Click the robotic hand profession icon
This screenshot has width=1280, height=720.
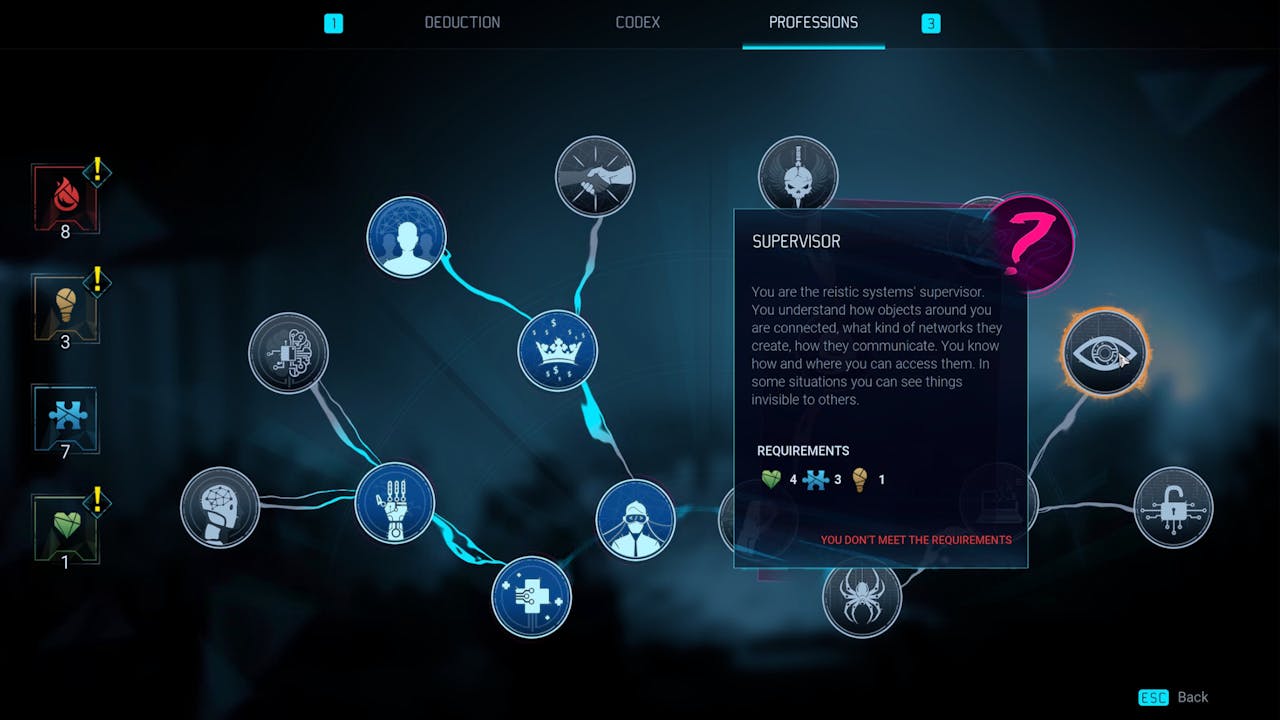394,505
